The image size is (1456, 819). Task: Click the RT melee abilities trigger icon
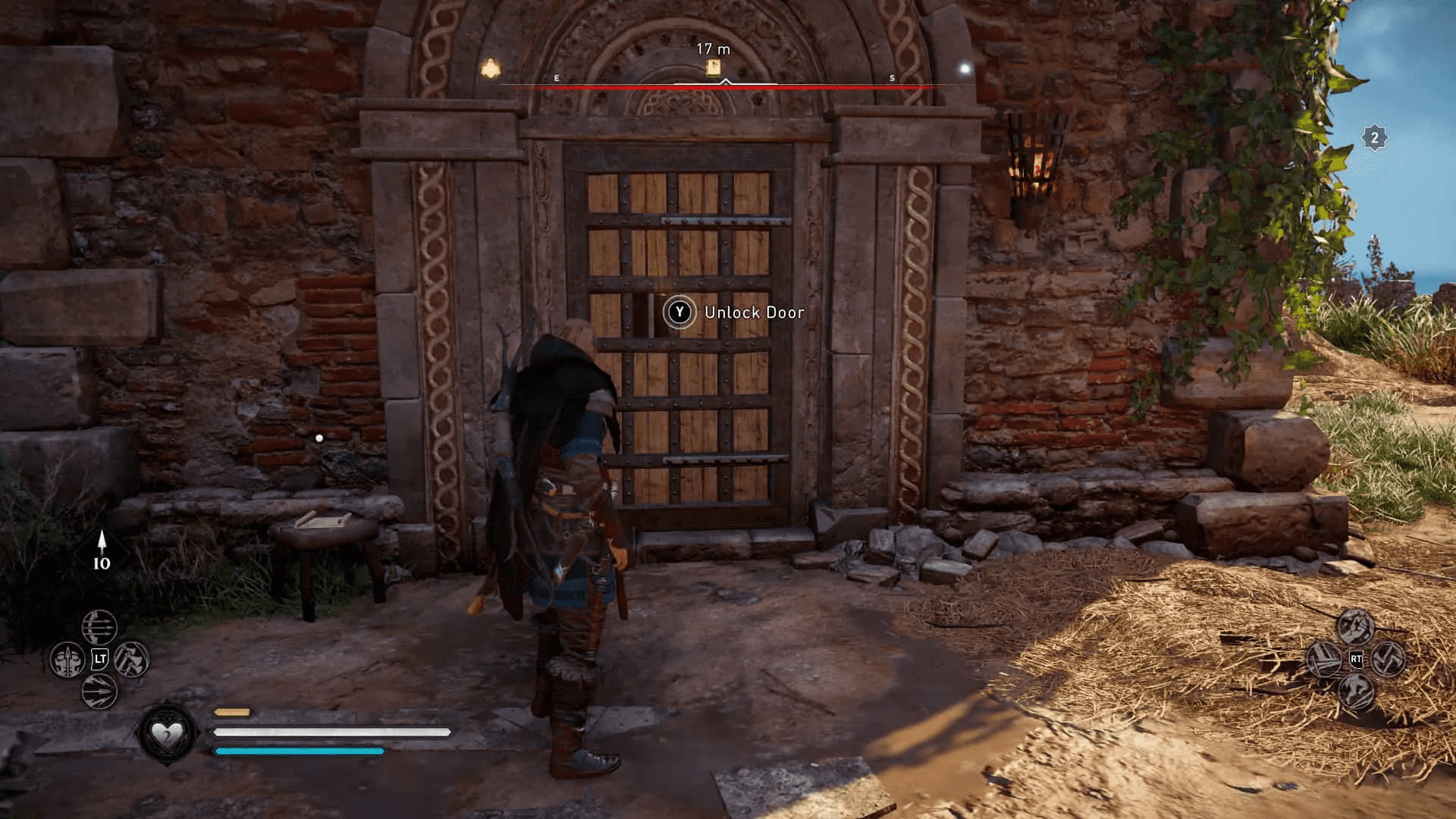[1356, 658]
